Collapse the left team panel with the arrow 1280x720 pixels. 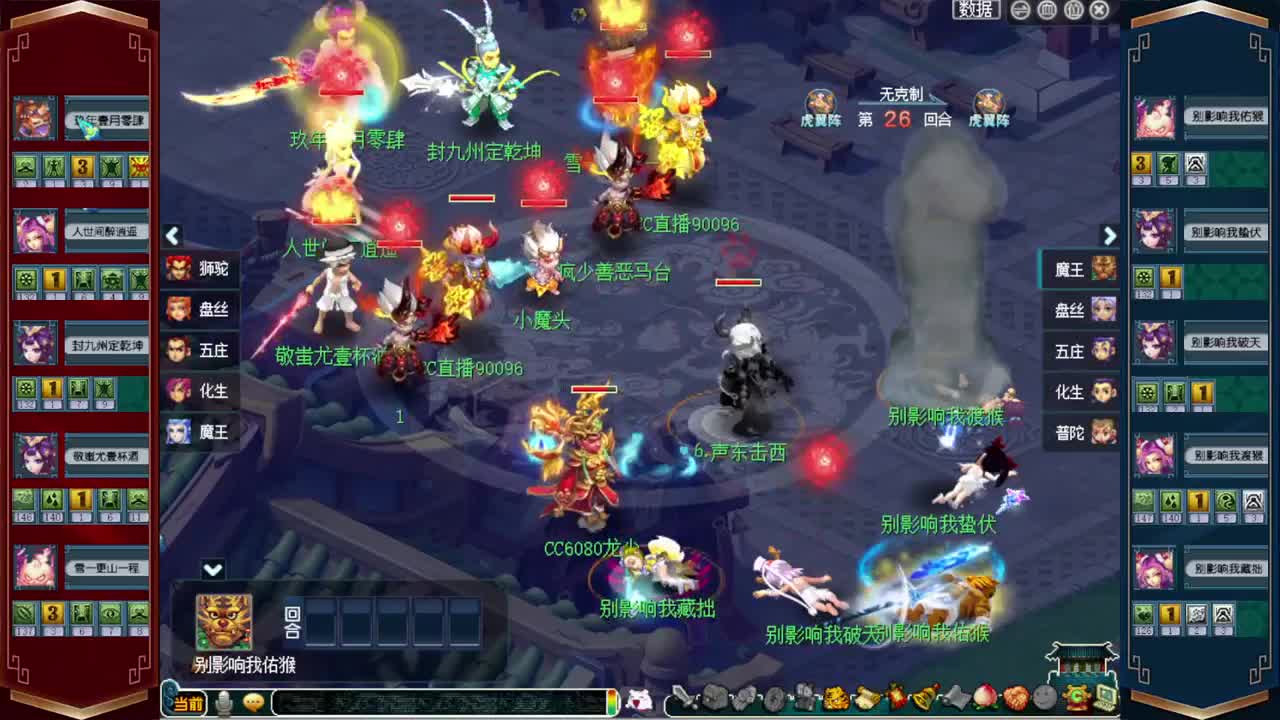pyautogui.click(x=172, y=236)
